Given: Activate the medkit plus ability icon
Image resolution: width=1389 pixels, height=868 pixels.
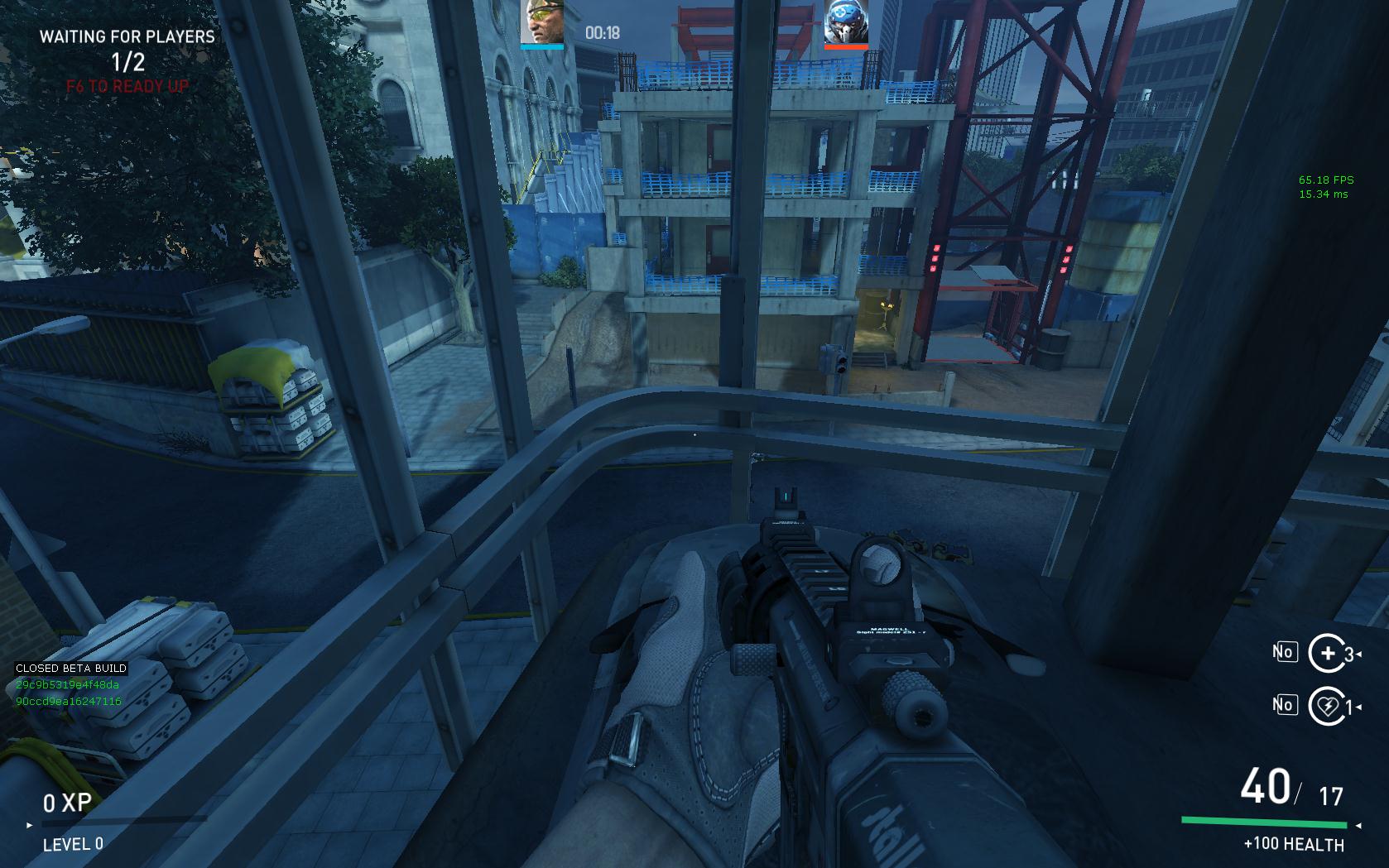Looking at the screenshot, I should [x=1327, y=653].
